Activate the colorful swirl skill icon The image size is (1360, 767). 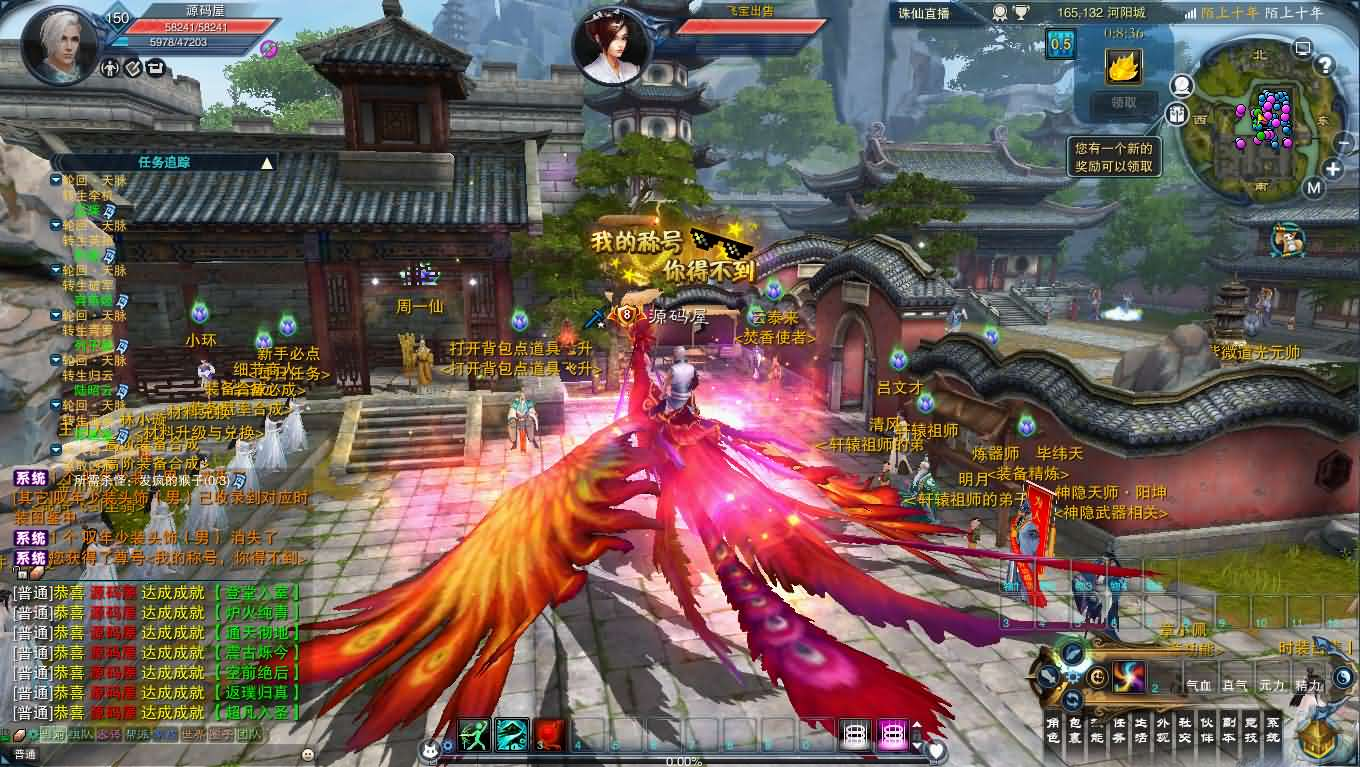pyautogui.click(x=1128, y=677)
